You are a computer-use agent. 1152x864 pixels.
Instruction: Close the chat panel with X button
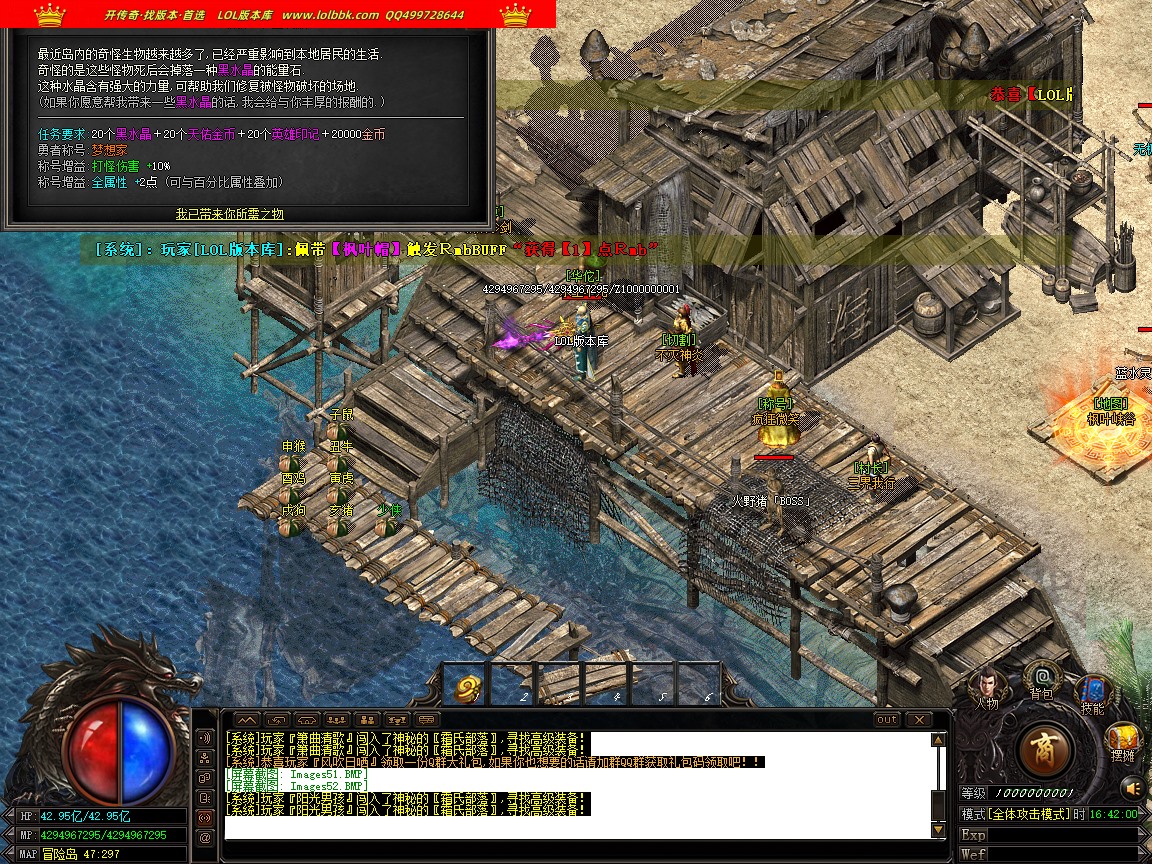(918, 719)
